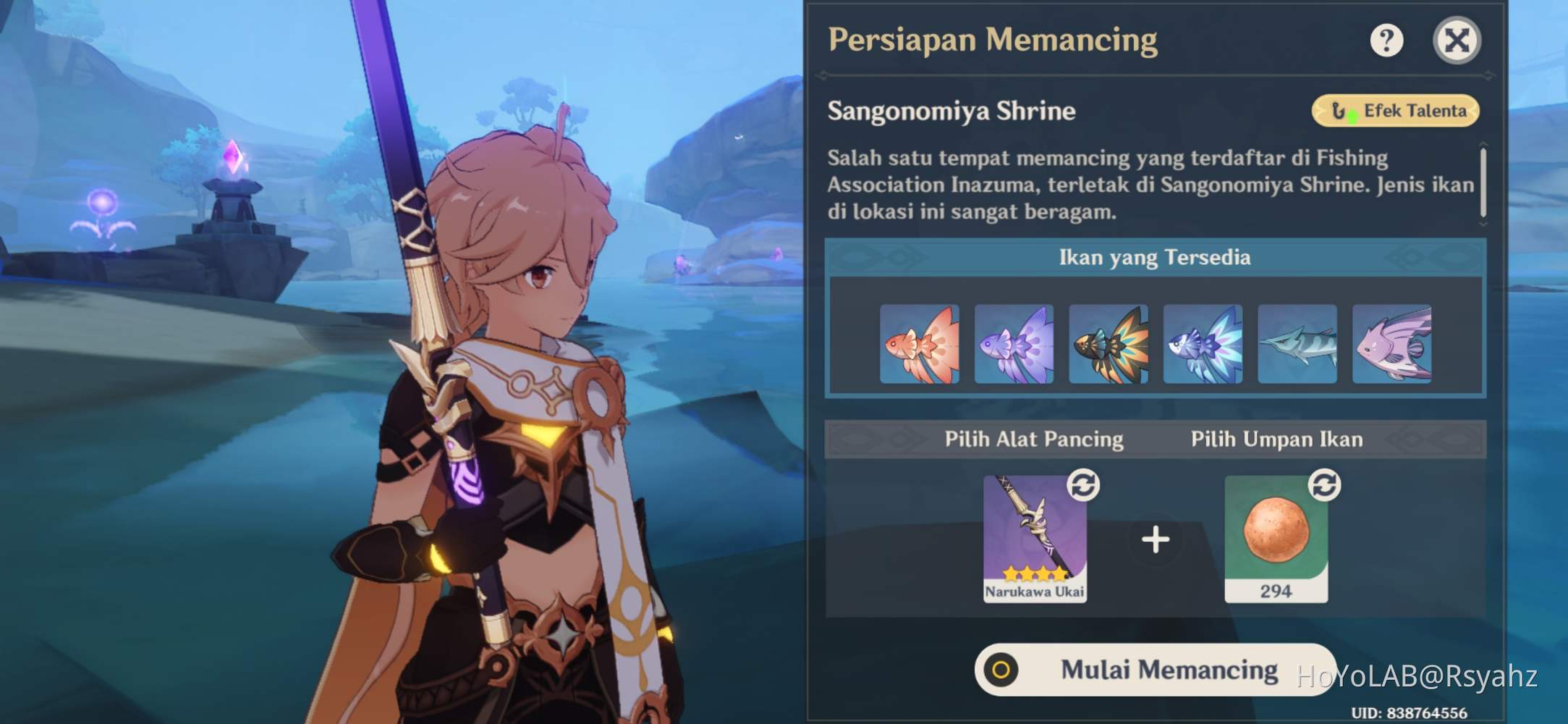Click the gold-striped dark fish icon
The width and height of the screenshot is (1568, 724).
click(x=1109, y=345)
